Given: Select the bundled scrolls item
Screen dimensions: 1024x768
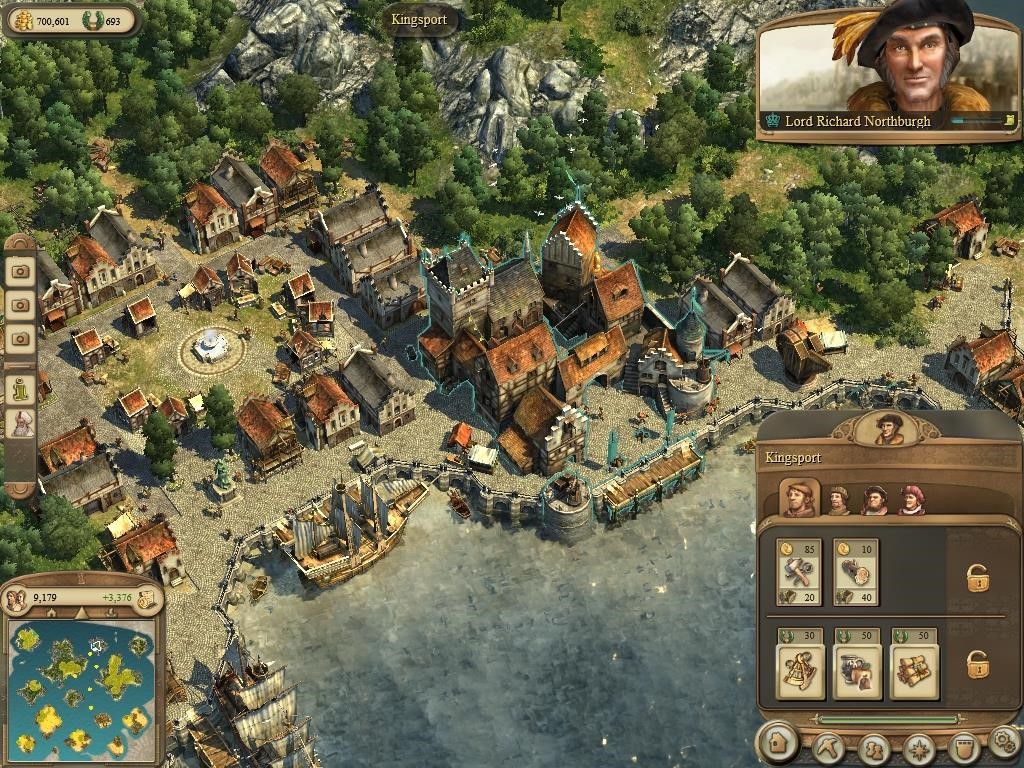Looking at the screenshot, I should pyautogui.click(x=914, y=671).
